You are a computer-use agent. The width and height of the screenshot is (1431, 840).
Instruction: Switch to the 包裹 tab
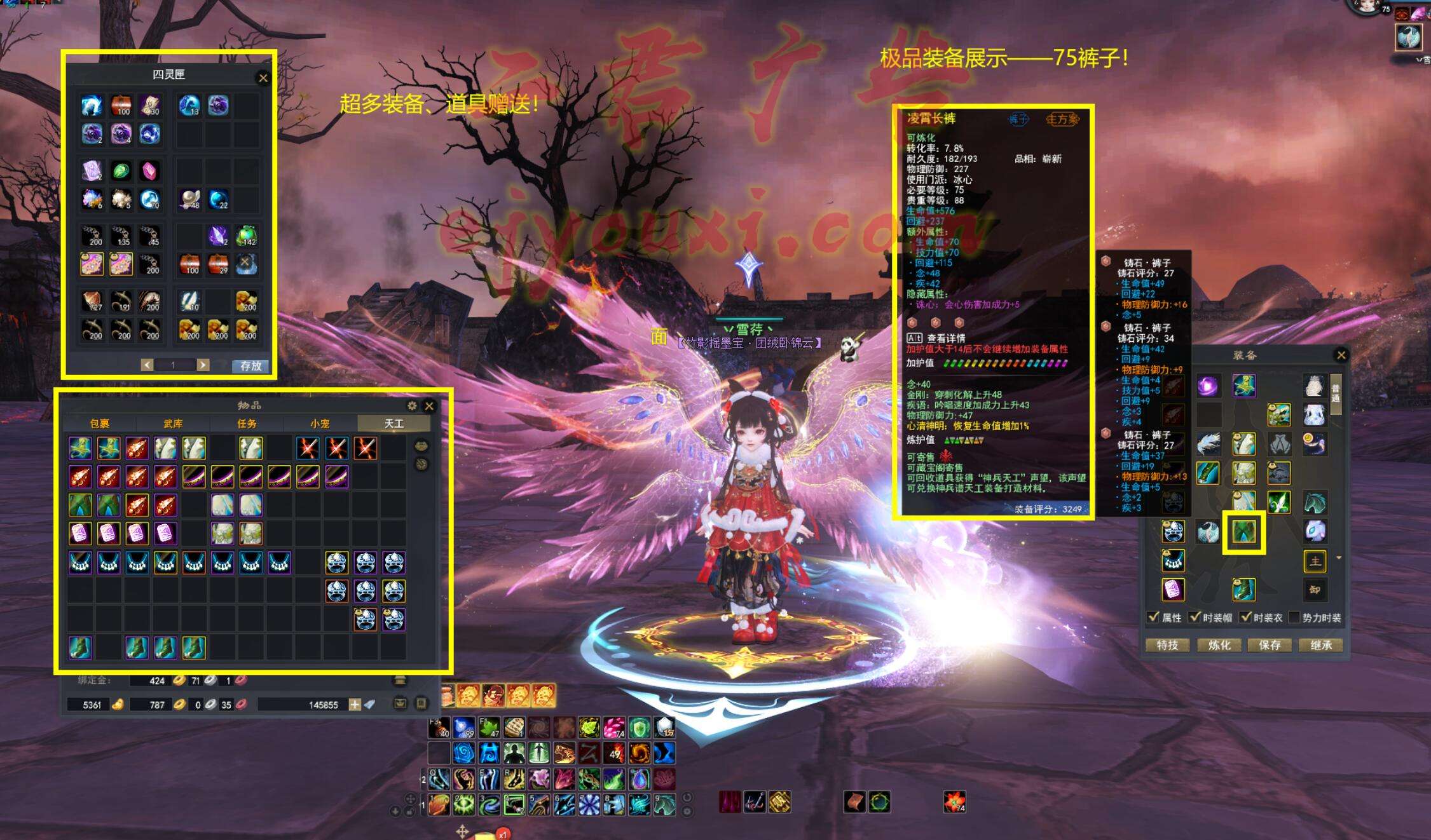point(99,423)
